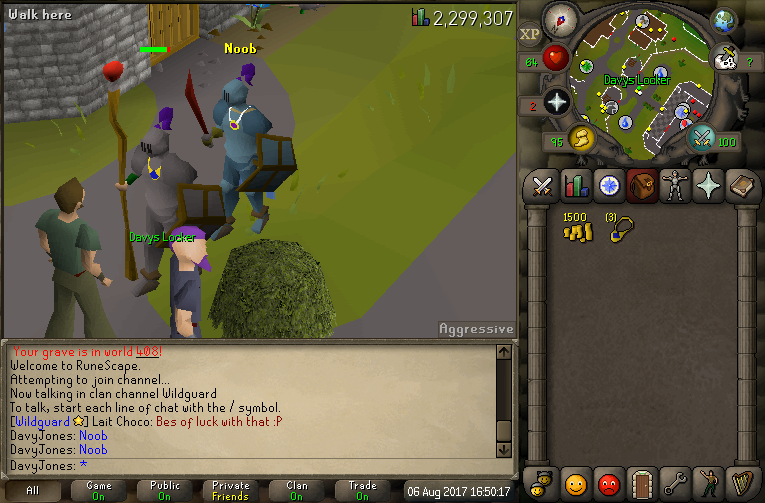The height and width of the screenshot is (503, 765).
Task: Open the wrench Options tab
Action: (675, 481)
